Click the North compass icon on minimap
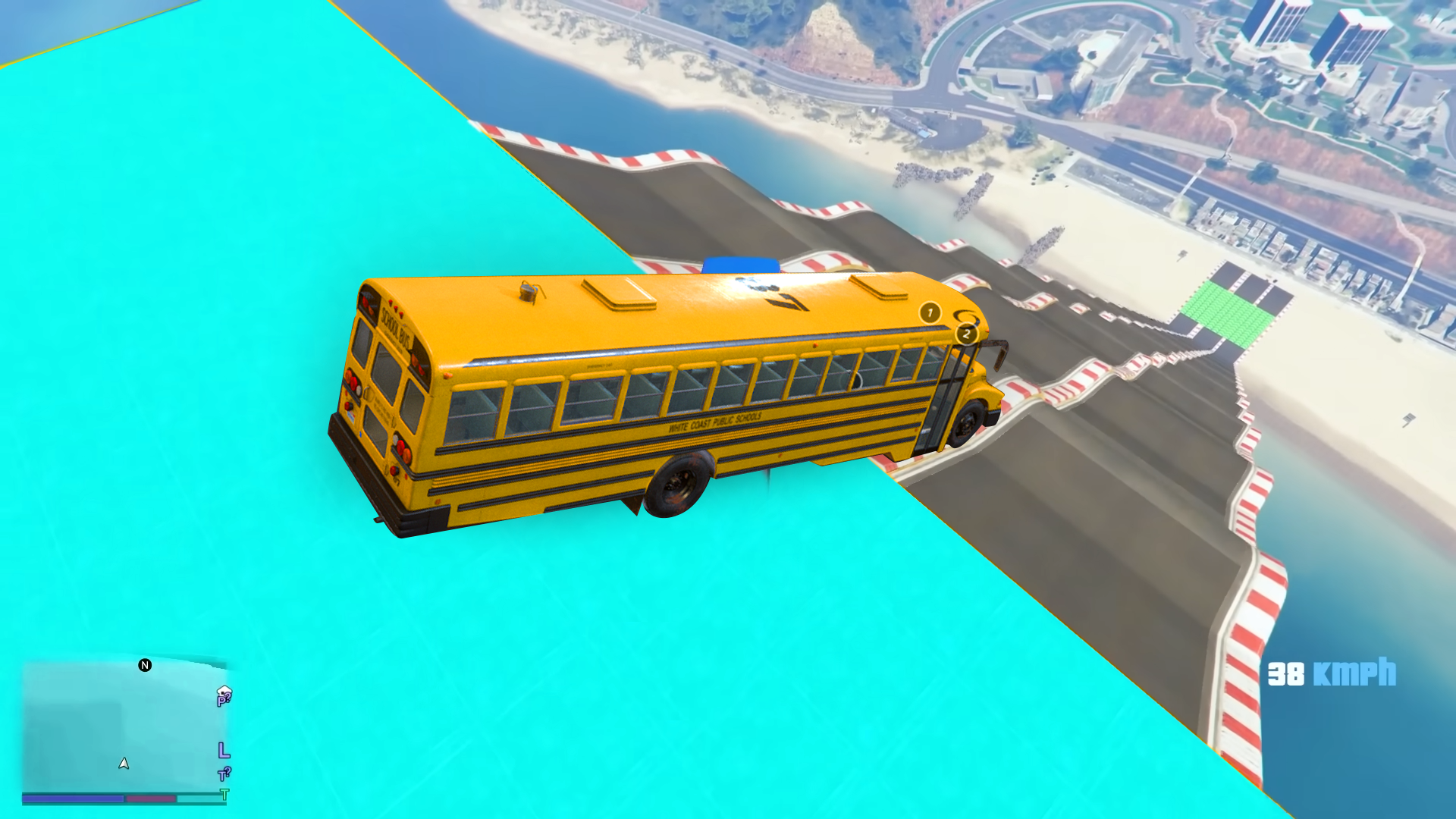The image size is (1456, 819). click(145, 665)
